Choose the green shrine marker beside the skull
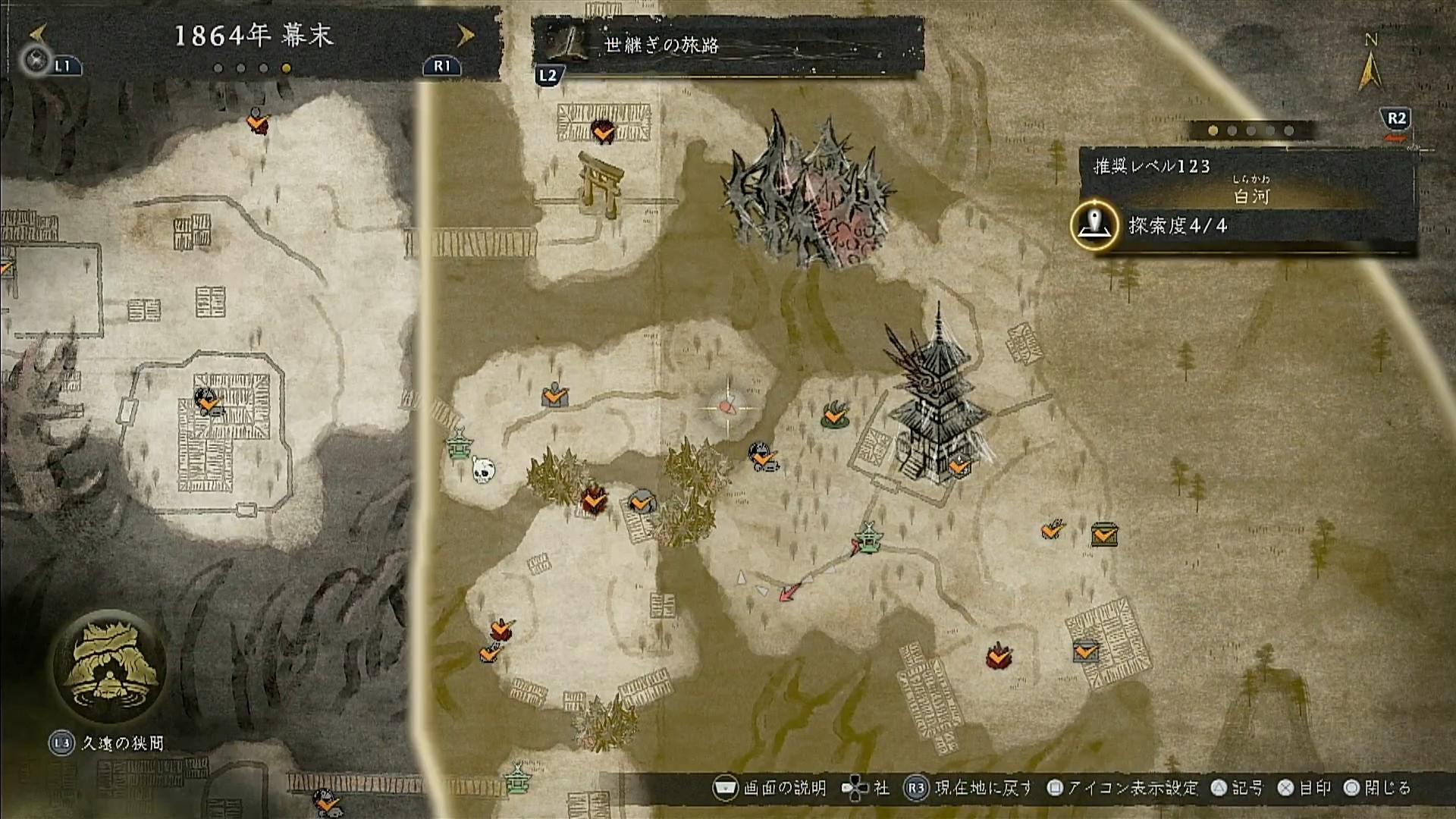 458,445
